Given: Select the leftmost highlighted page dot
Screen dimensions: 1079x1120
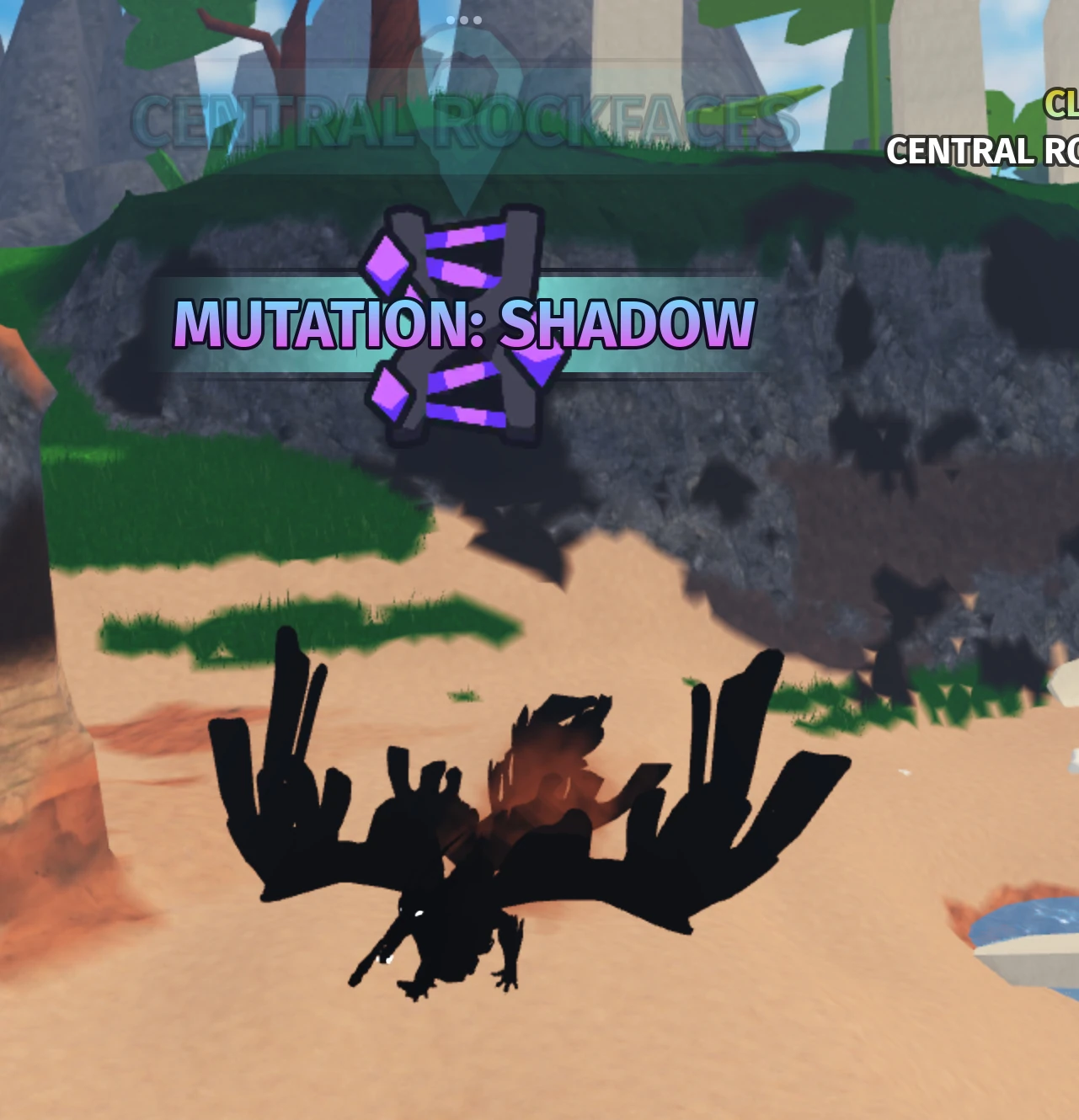Looking at the screenshot, I should (451, 19).
